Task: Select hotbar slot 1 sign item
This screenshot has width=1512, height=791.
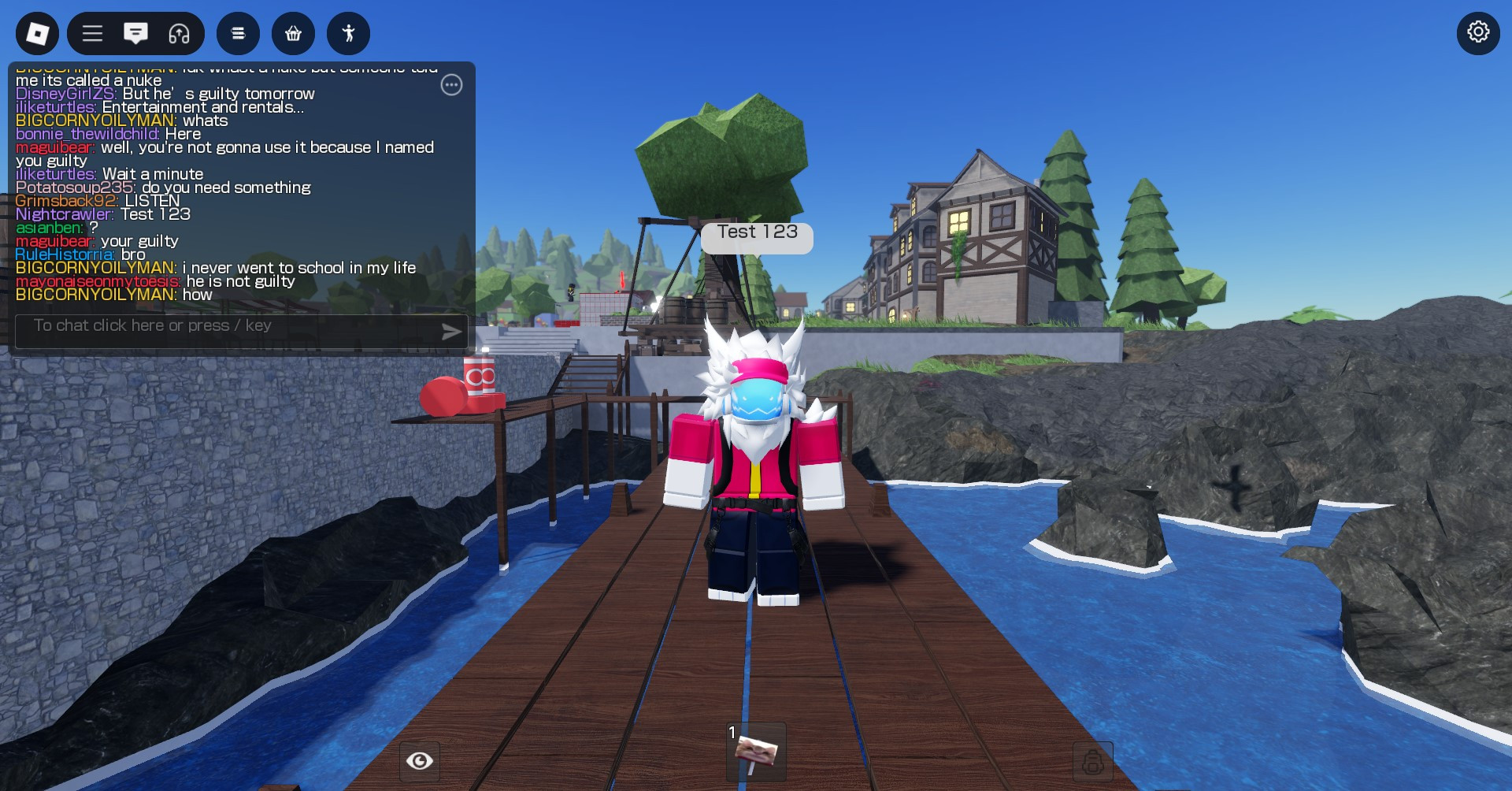Action: pyautogui.click(x=754, y=752)
